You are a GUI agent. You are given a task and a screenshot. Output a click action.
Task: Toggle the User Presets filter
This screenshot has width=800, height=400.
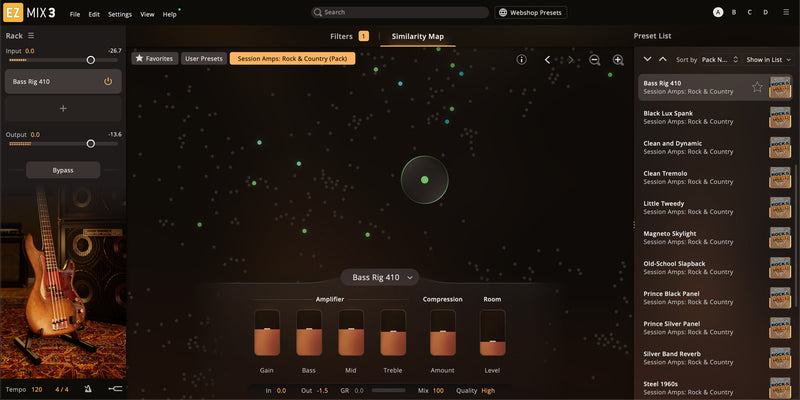click(x=203, y=58)
